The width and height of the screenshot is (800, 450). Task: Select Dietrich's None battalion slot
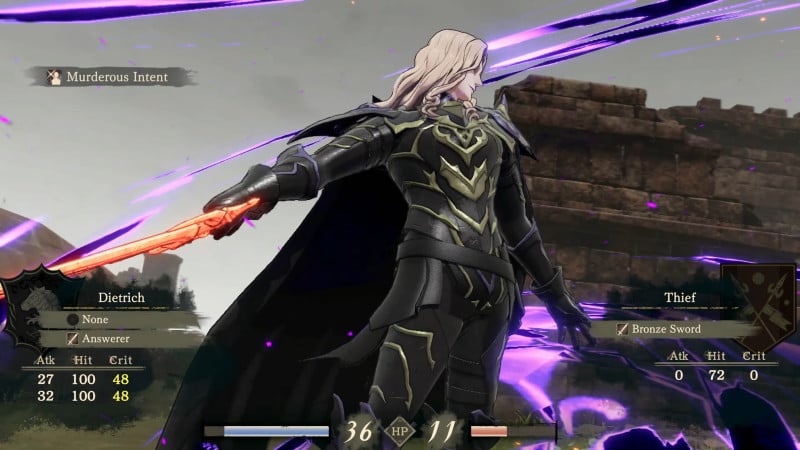96,320
